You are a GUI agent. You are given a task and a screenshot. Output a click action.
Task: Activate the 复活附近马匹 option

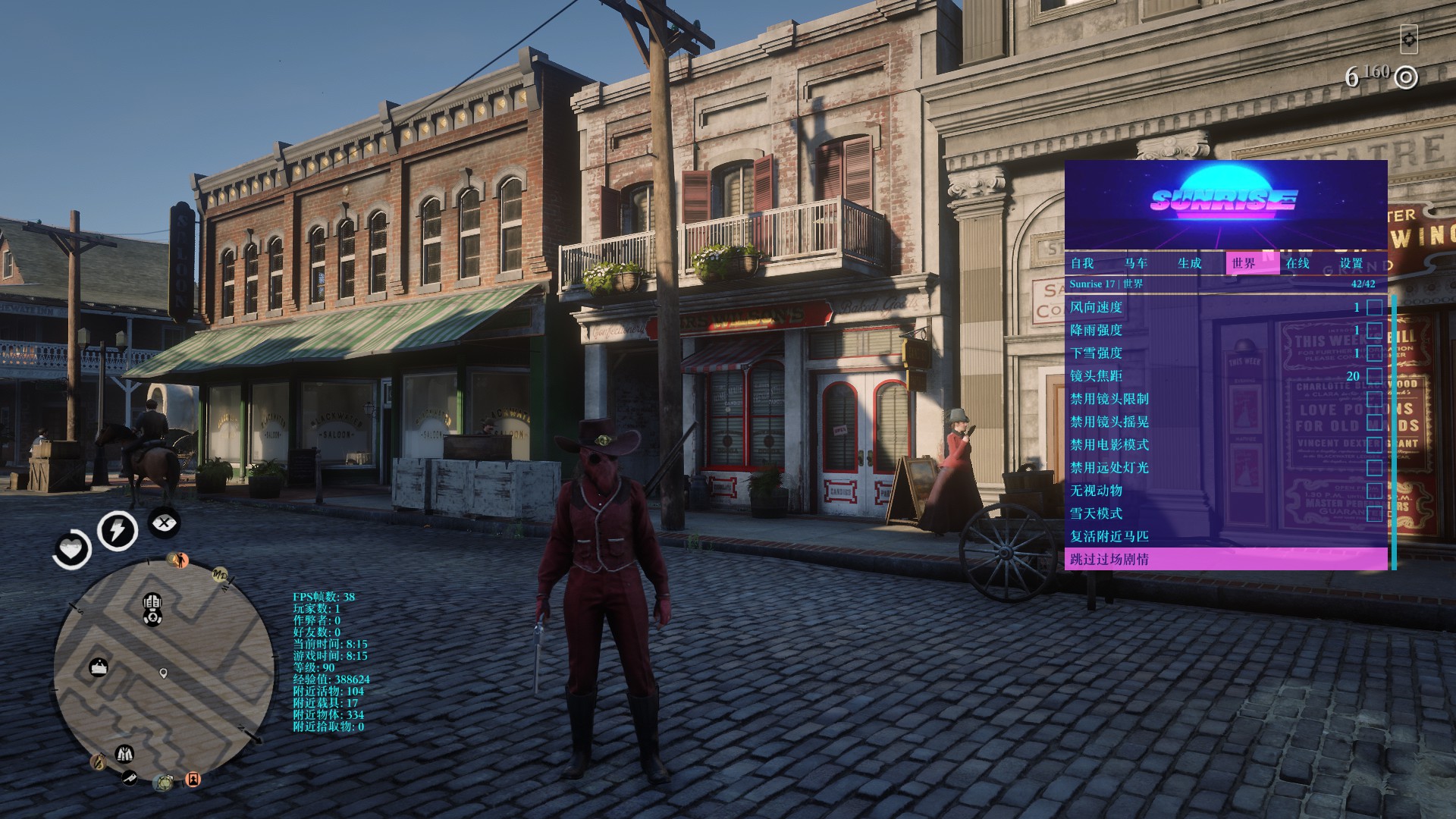tap(1109, 536)
